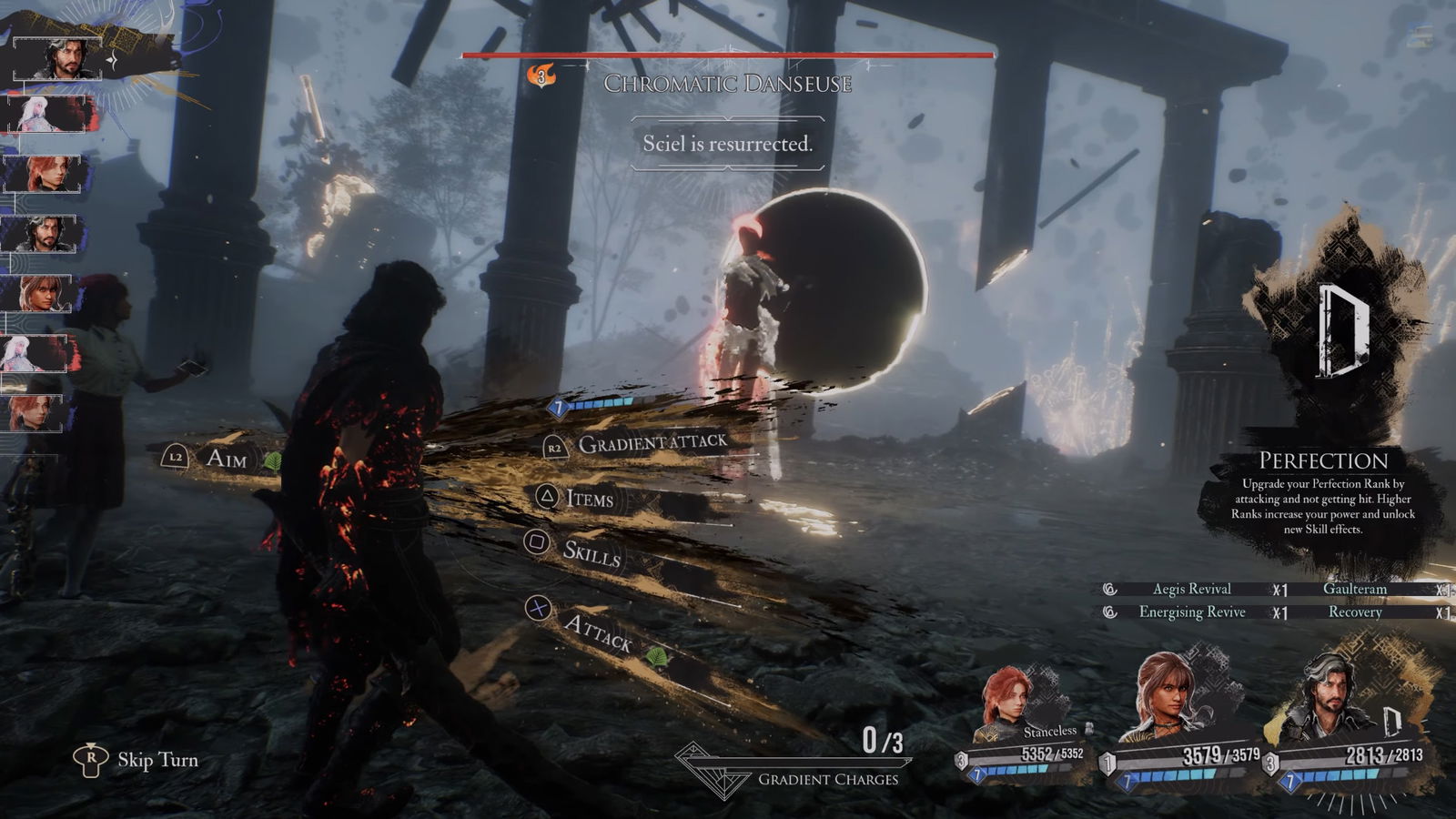Select the Recovery entry
This screenshot has height=819, width=1456.
(x=1354, y=612)
